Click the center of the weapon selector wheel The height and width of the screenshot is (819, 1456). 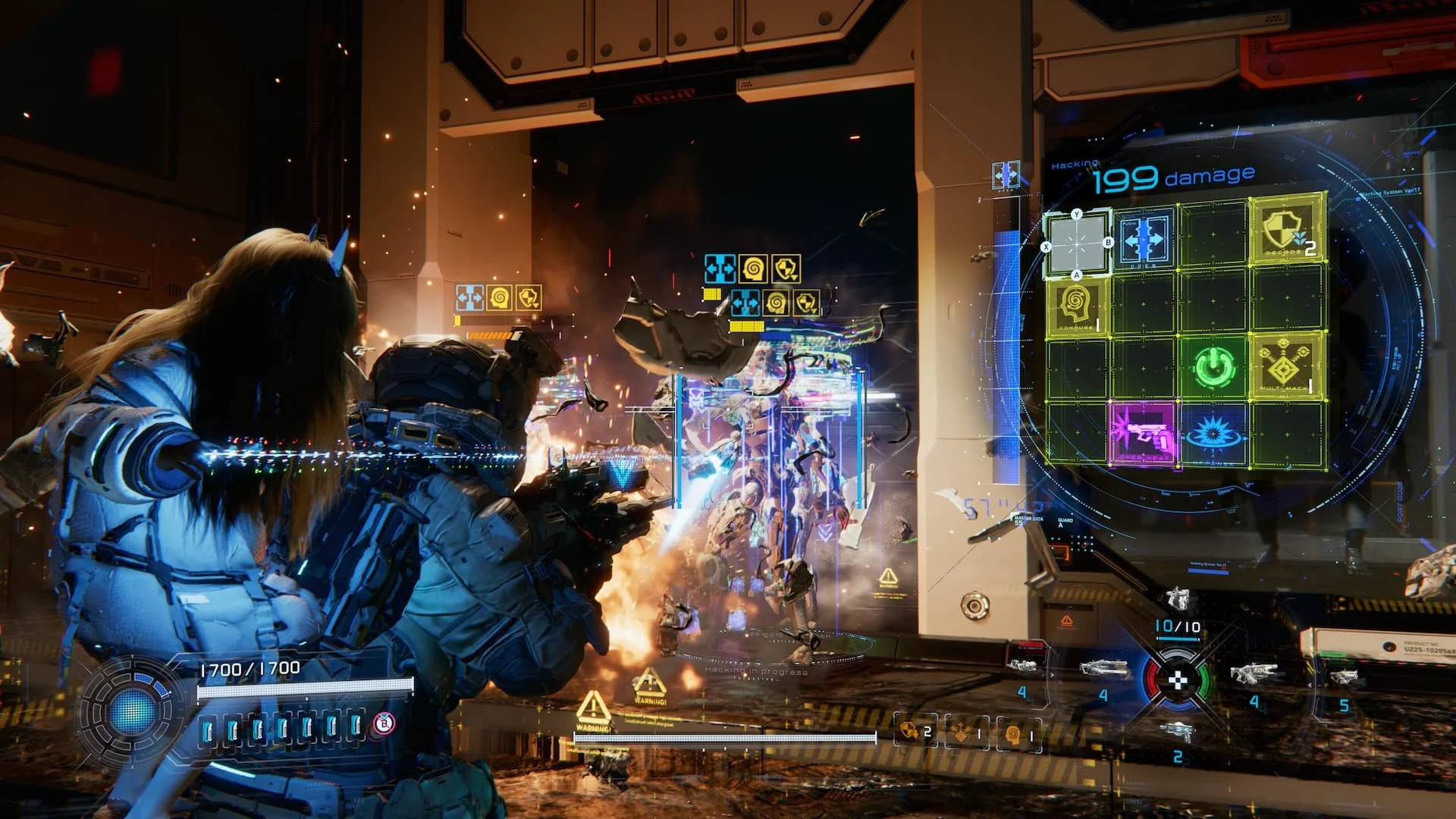tap(1177, 679)
